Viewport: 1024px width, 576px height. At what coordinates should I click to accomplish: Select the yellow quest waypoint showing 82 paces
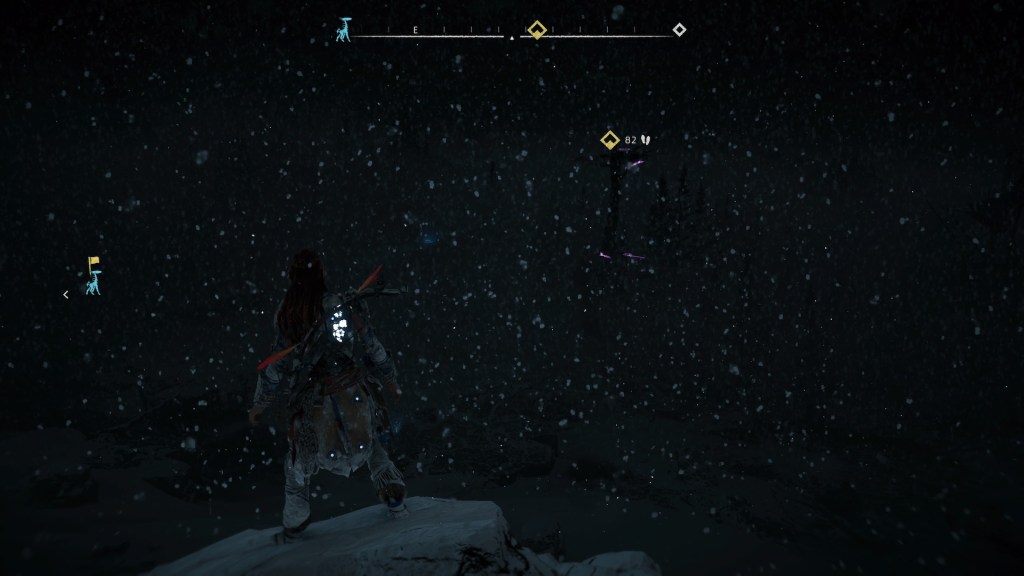coord(608,140)
